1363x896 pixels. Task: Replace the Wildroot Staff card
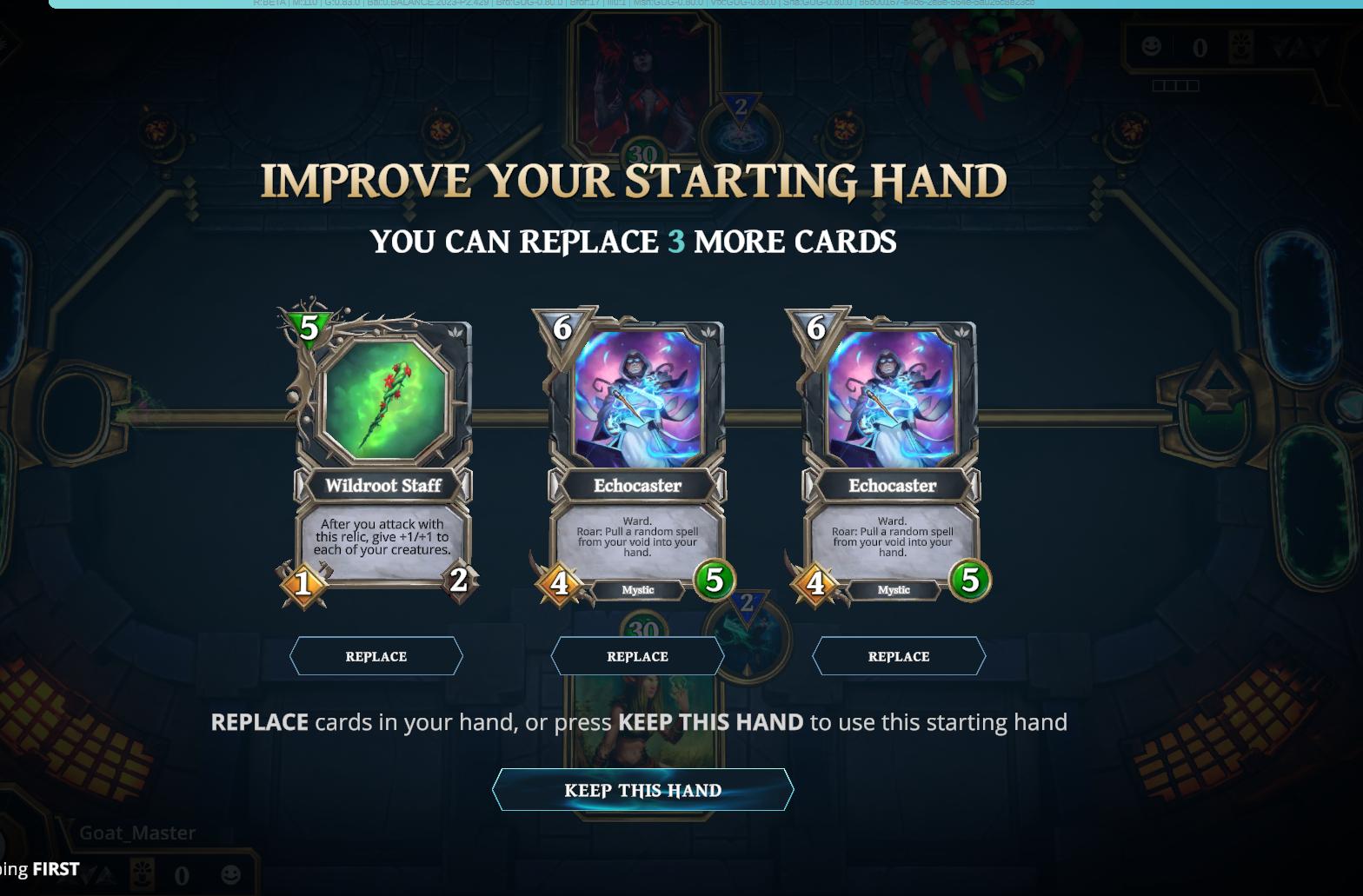point(376,656)
